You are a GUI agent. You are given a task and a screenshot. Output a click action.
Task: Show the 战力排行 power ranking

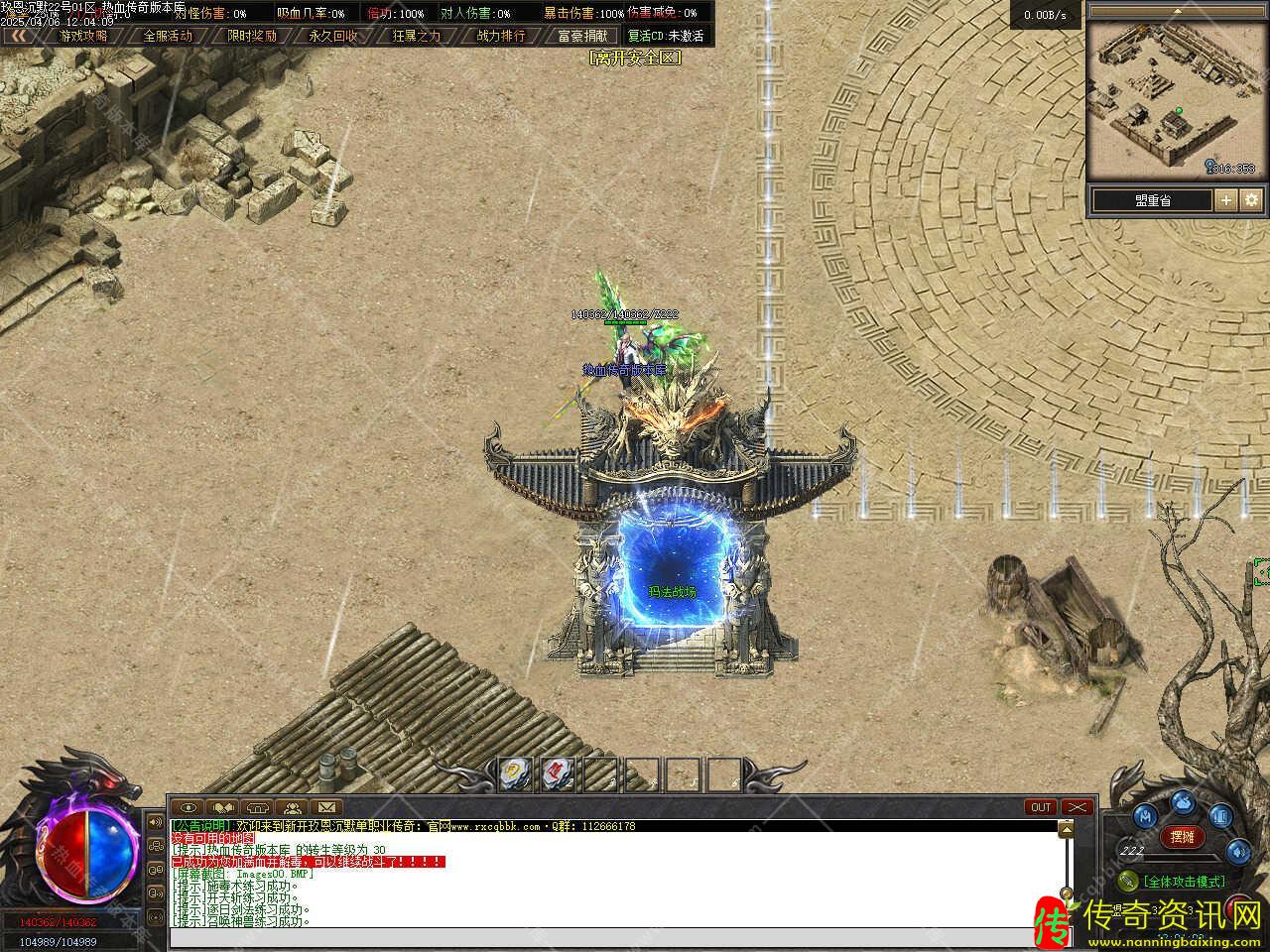pos(501,36)
